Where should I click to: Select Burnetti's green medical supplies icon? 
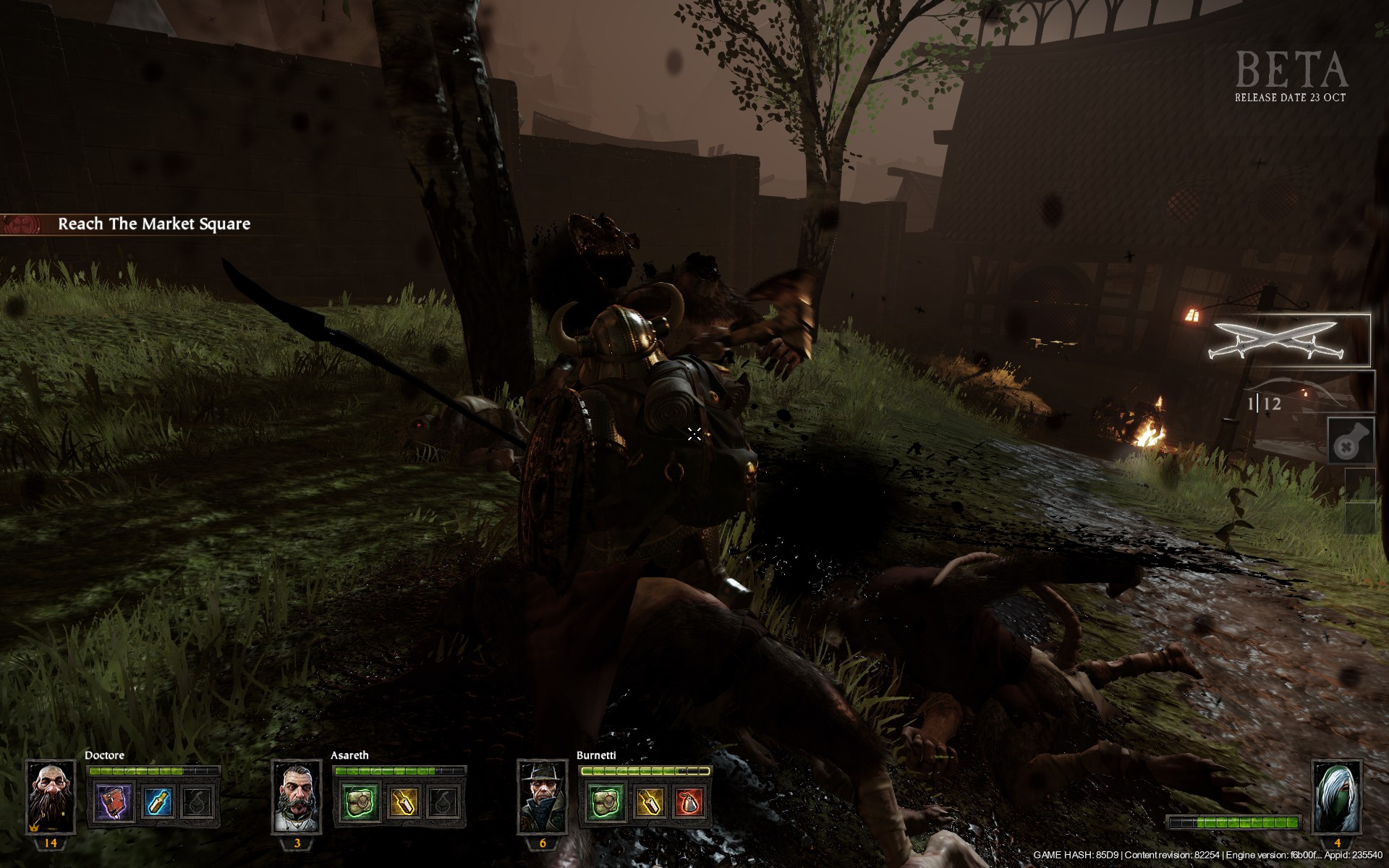point(606,802)
